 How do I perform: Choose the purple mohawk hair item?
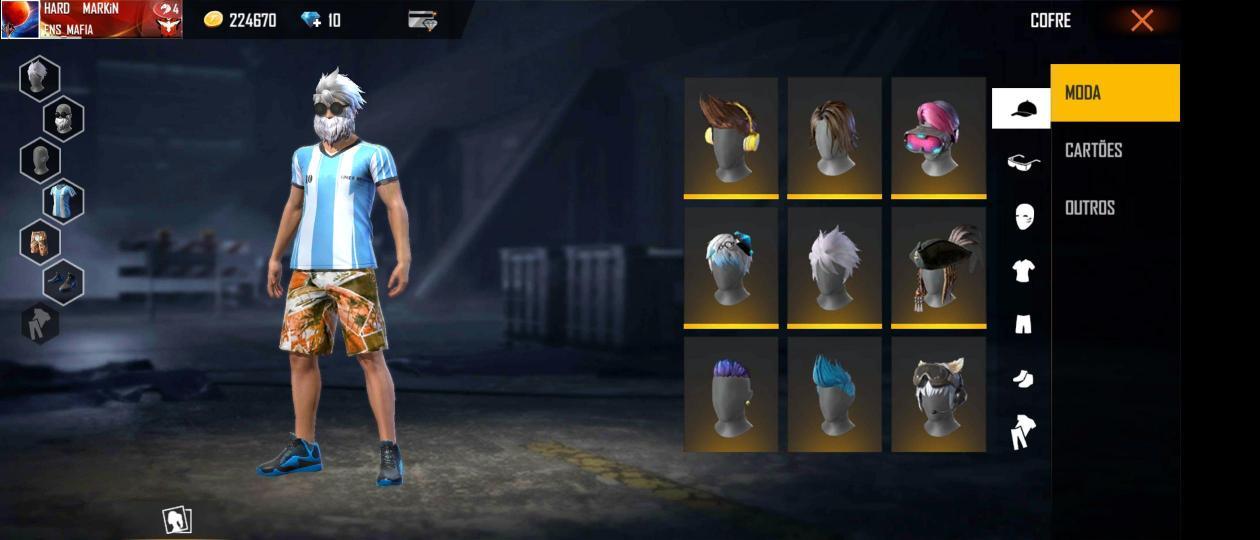coord(731,394)
